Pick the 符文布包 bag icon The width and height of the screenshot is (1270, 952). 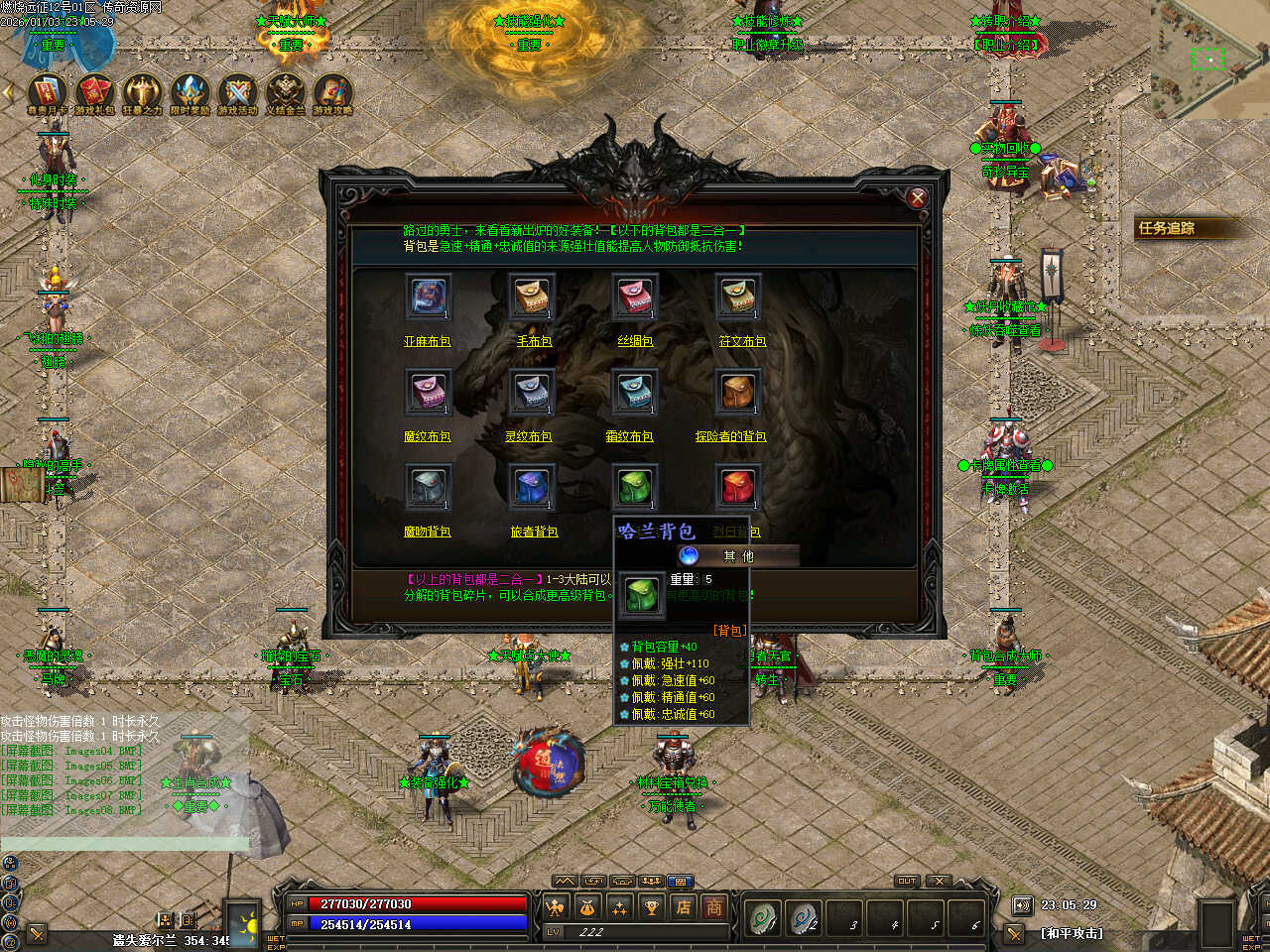(x=737, y=297)
